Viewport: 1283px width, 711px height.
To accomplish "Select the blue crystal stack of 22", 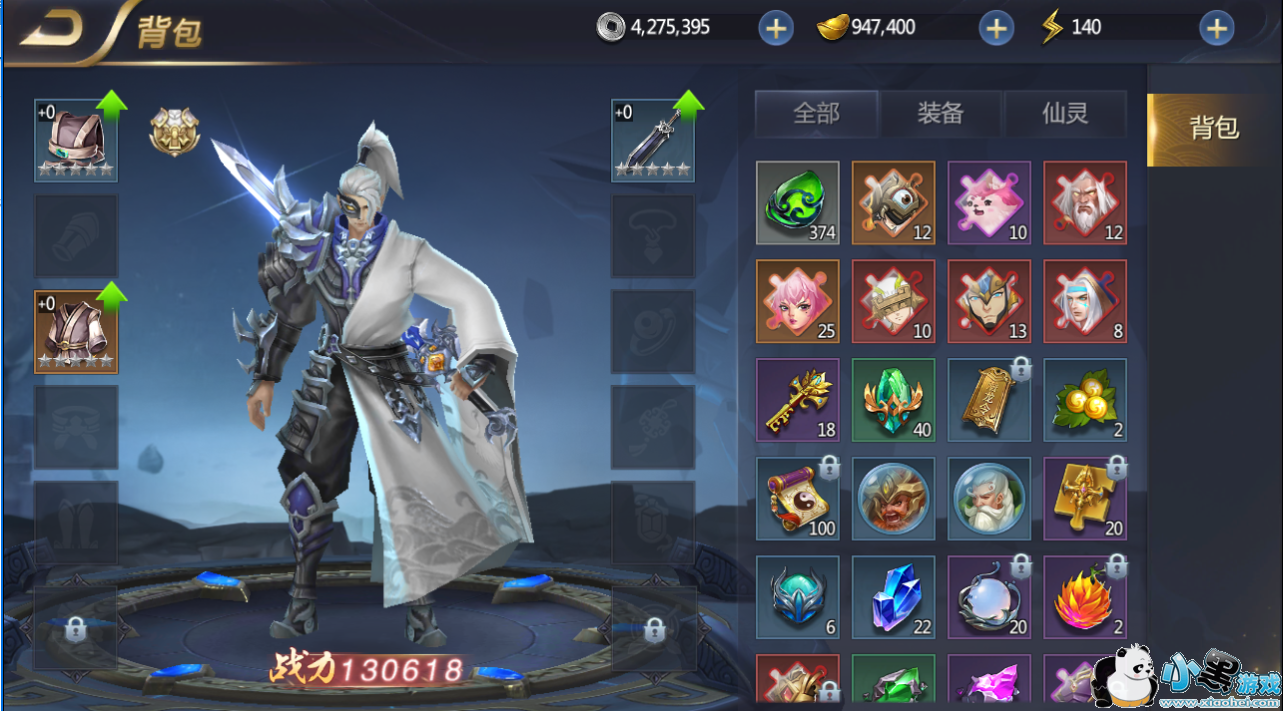I will [893, 597].
